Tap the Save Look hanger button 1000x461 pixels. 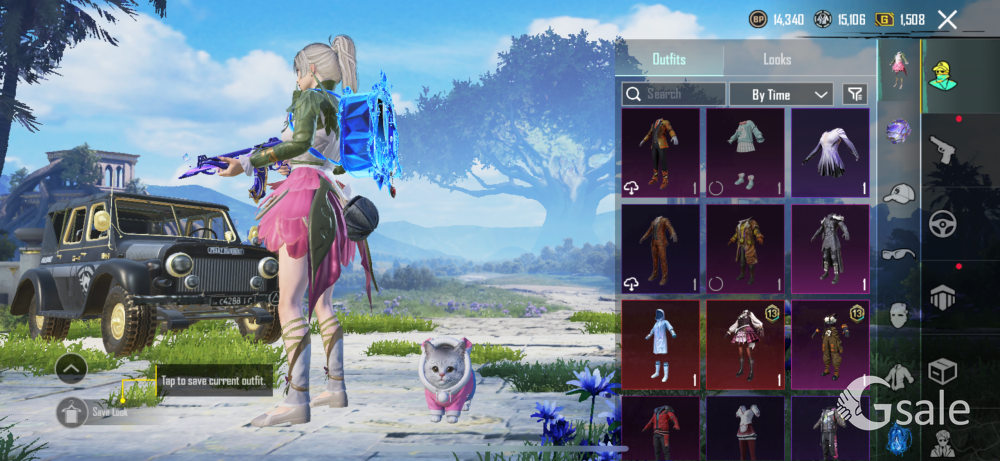[72, 411]
